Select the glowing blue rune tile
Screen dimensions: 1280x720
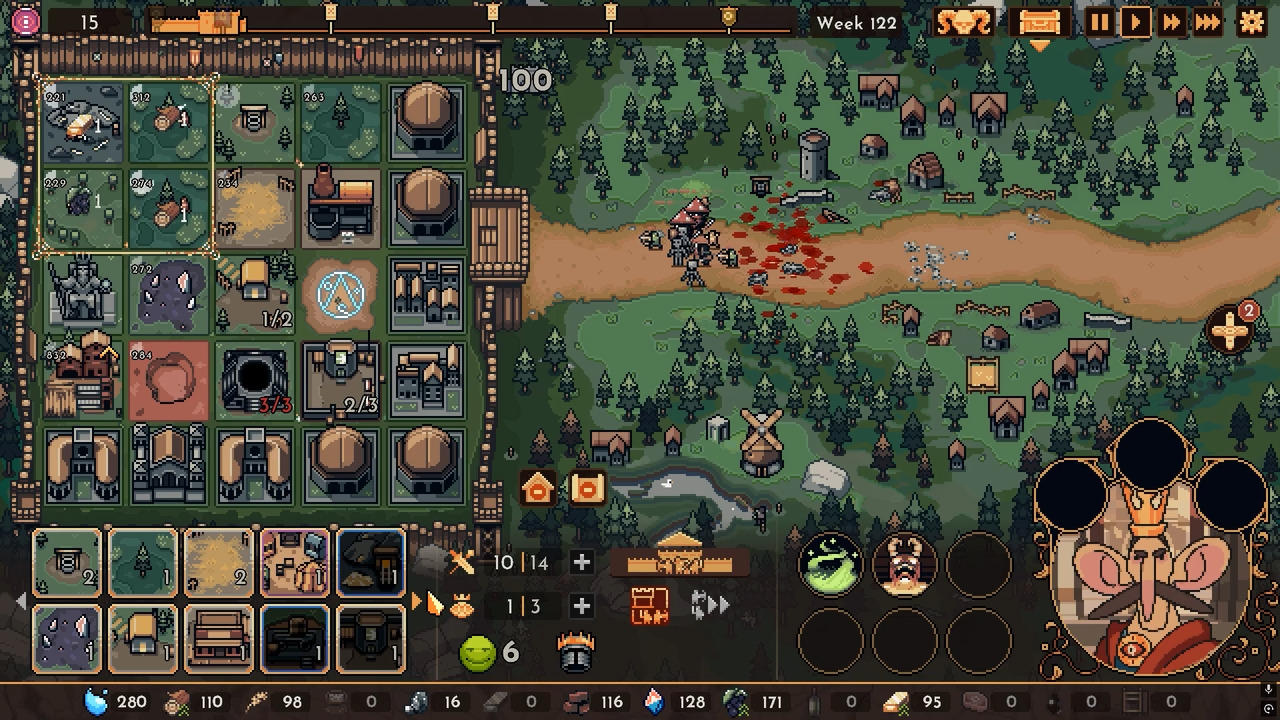pyautogui.click(x=340, y=296)
